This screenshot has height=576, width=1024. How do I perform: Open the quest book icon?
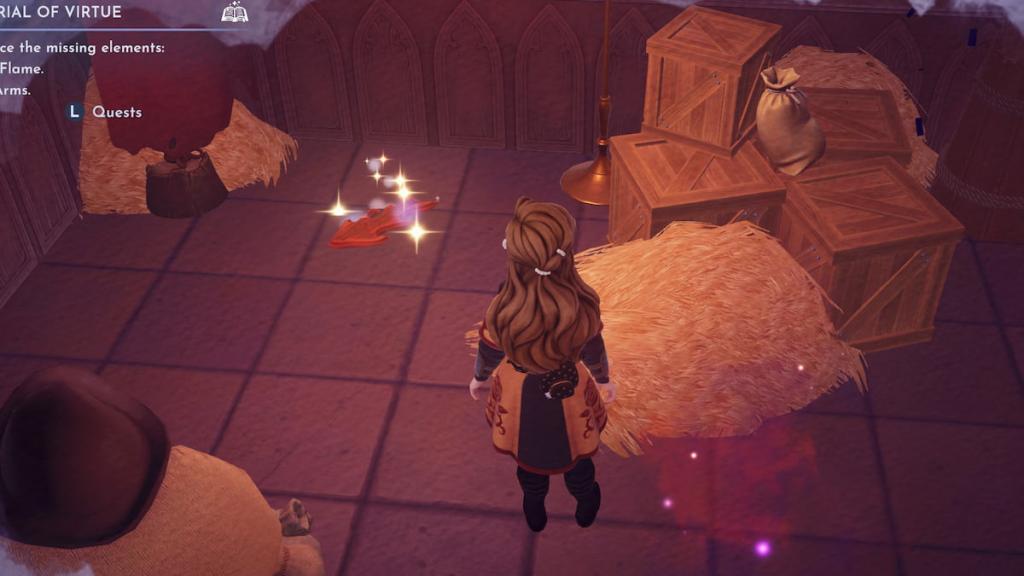[x=234, y=13]
